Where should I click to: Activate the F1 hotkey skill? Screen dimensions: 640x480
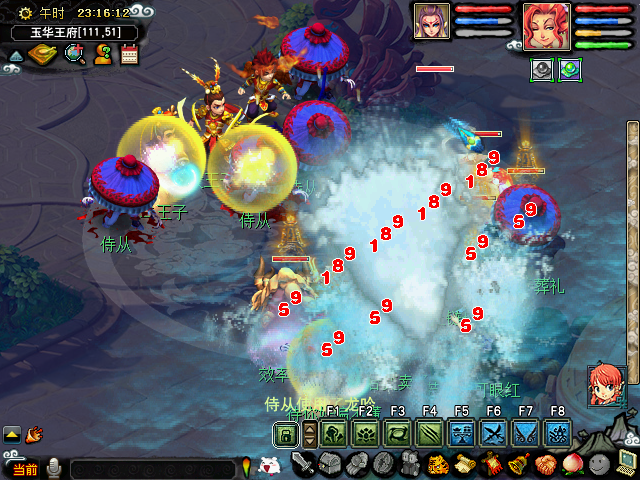[334, 434]
